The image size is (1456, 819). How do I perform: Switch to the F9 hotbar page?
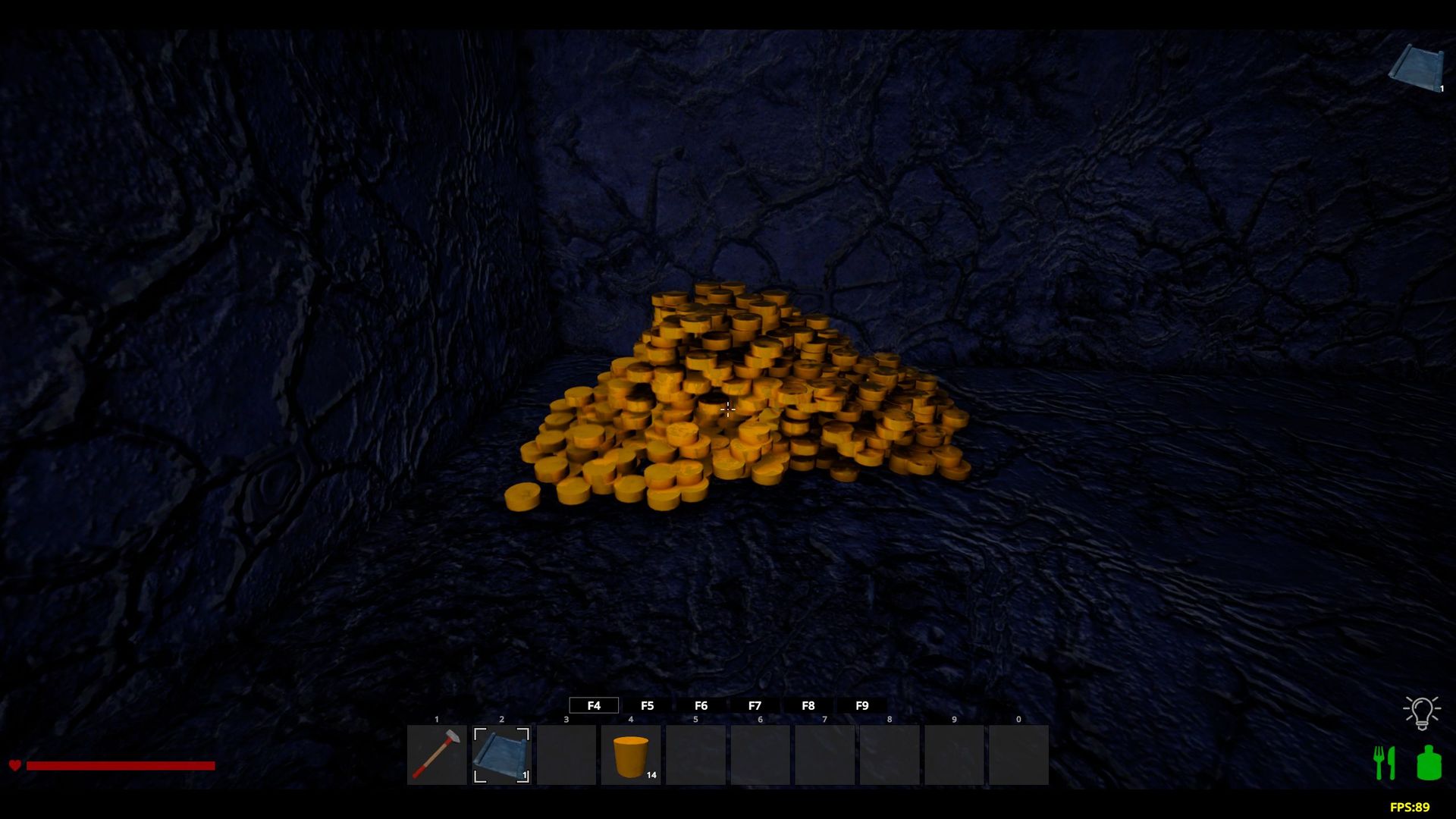tap(862, 705)
